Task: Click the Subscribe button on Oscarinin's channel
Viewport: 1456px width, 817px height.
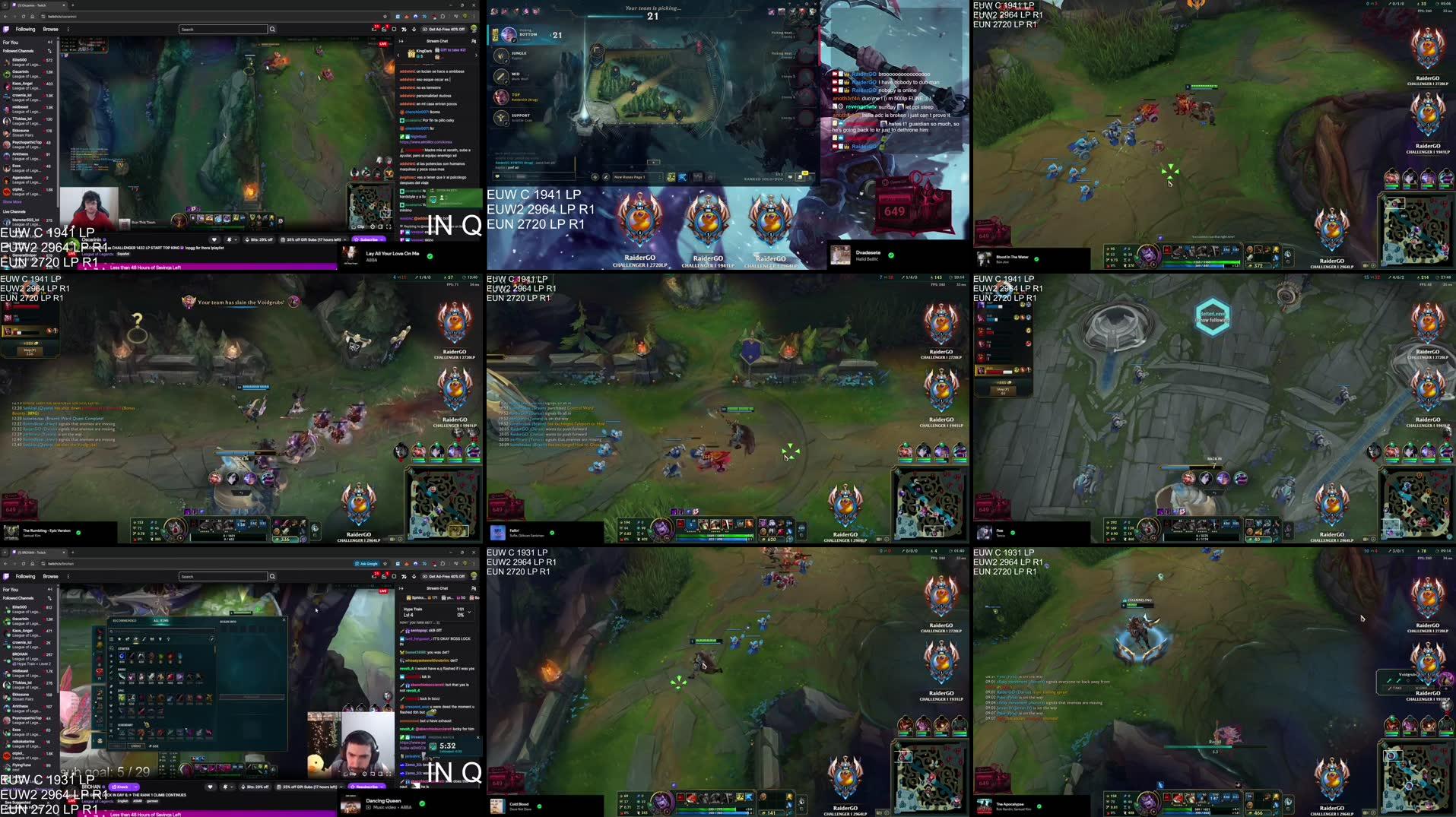Action: [x=370, y=239]
